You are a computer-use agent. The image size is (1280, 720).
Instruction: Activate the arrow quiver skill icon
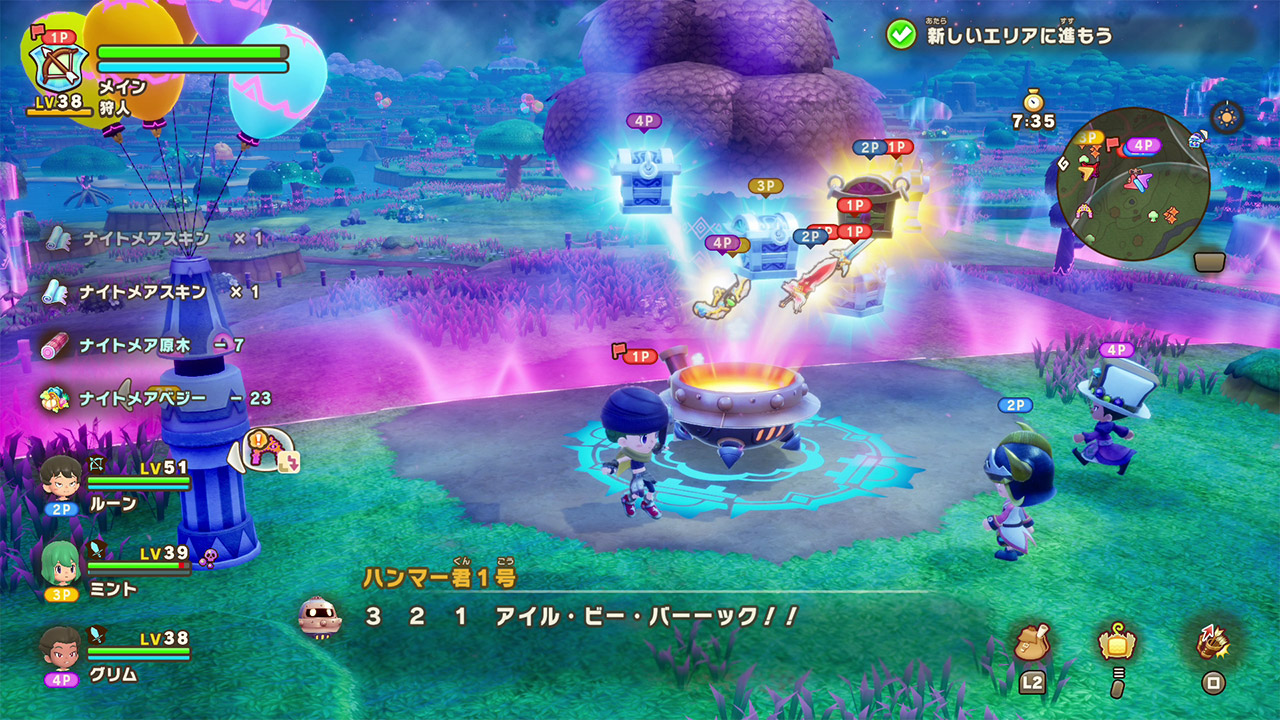click(x=1214, y=642)
